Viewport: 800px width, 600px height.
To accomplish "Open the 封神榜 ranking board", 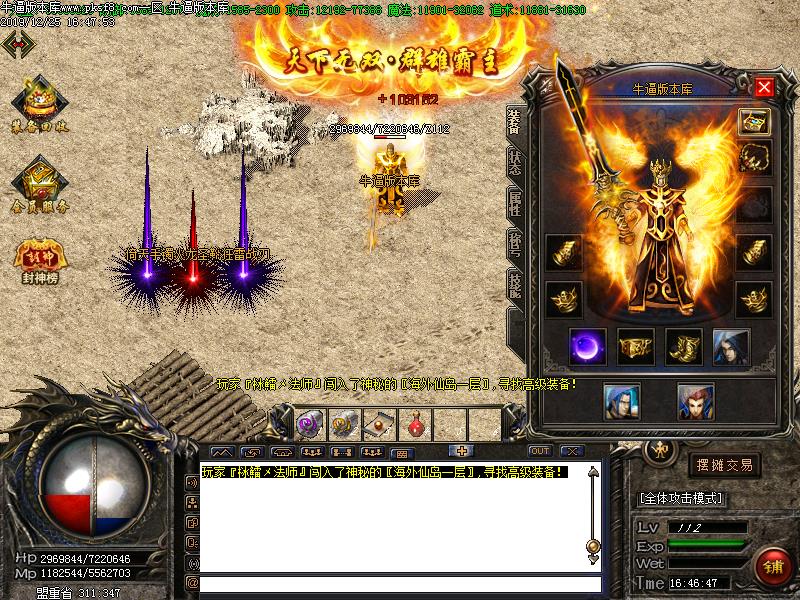I will [39, 257].
